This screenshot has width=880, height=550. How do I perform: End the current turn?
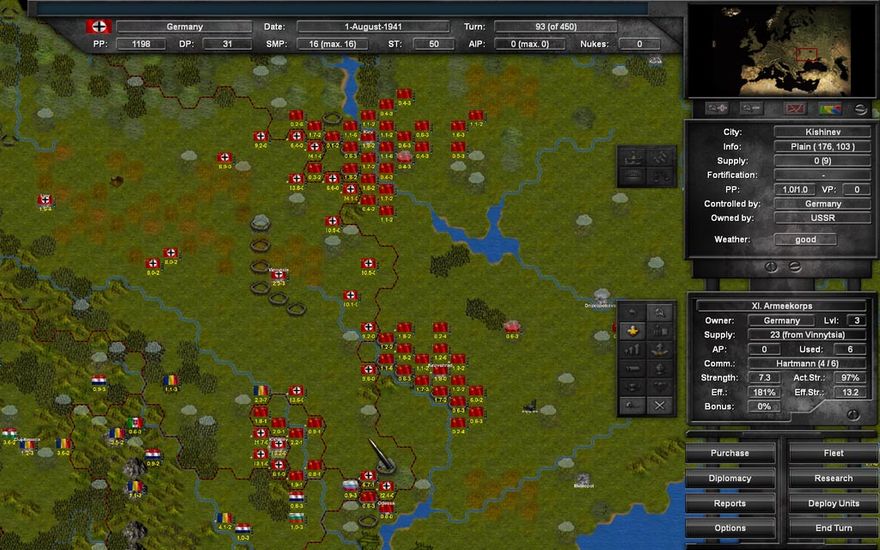[x=833, y=528]
